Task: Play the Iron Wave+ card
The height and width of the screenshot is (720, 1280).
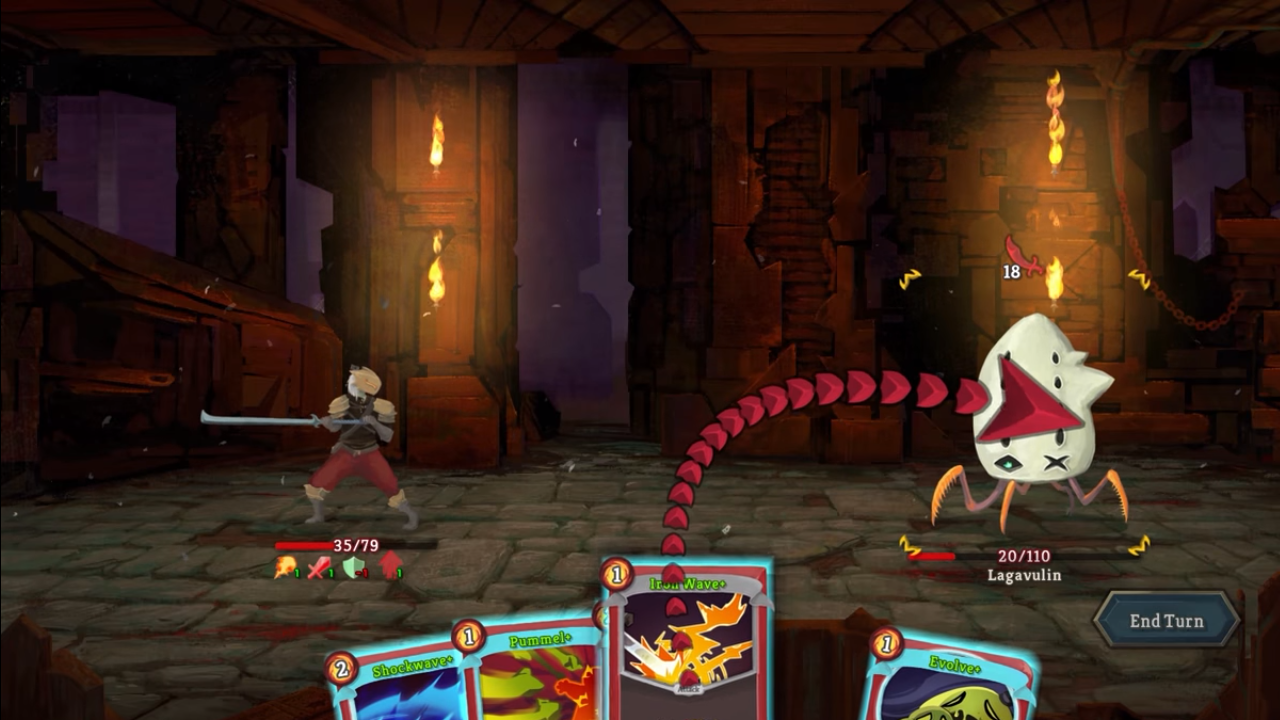Action: click(x=688, y=640)
